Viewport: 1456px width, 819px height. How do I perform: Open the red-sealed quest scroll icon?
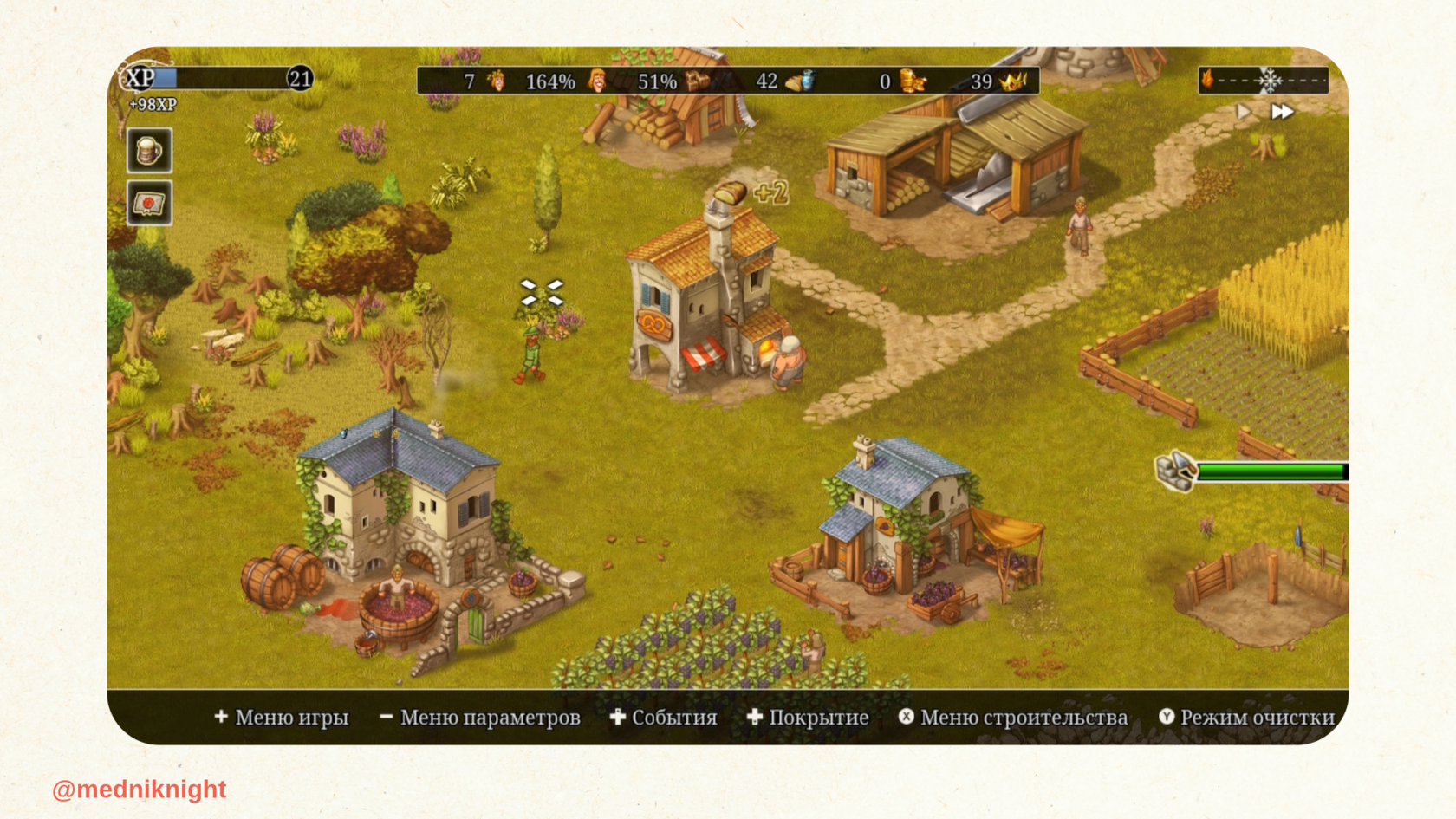tap(149, 204)
